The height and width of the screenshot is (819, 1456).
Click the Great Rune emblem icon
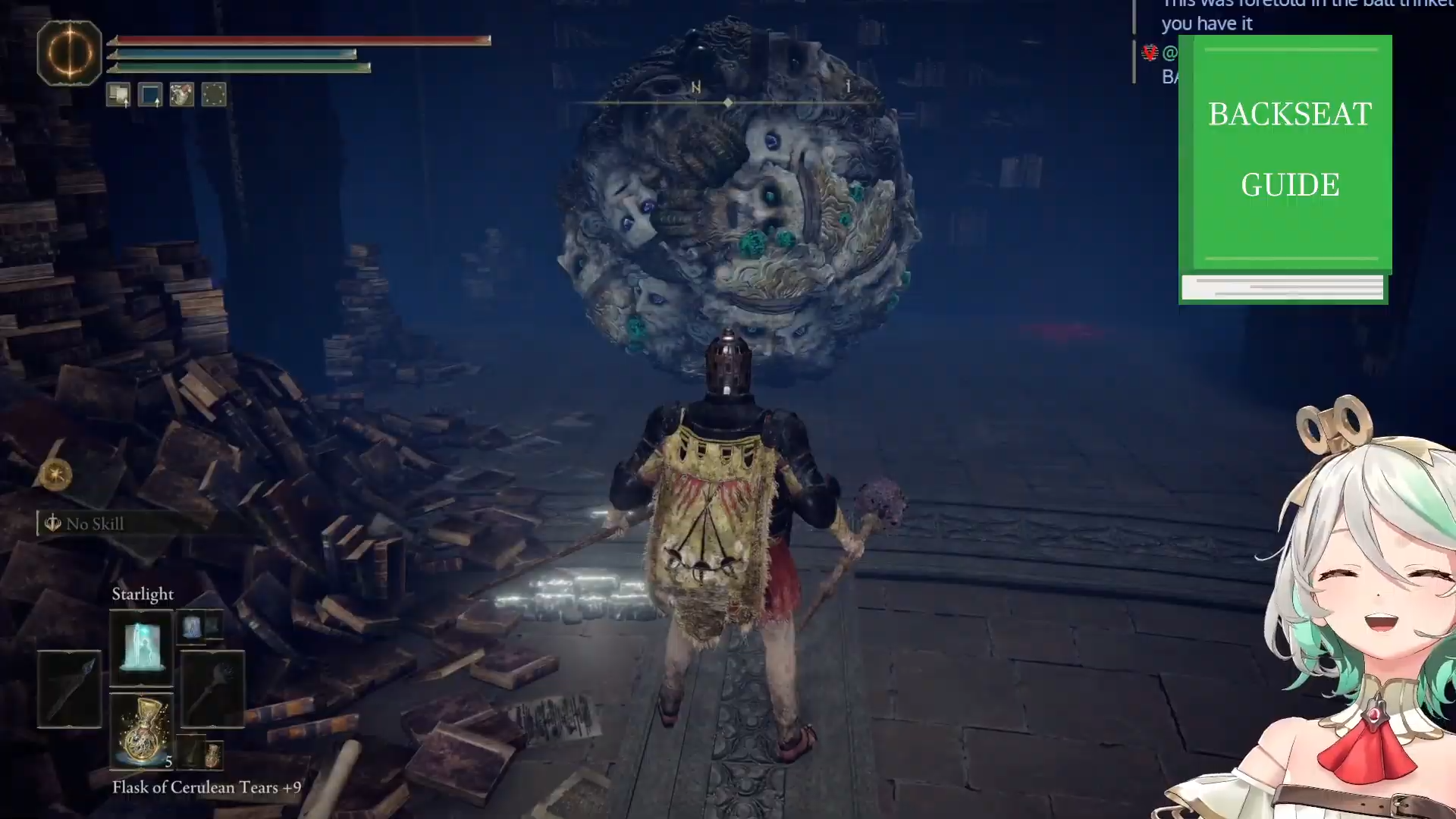click(x=69, y=52)
